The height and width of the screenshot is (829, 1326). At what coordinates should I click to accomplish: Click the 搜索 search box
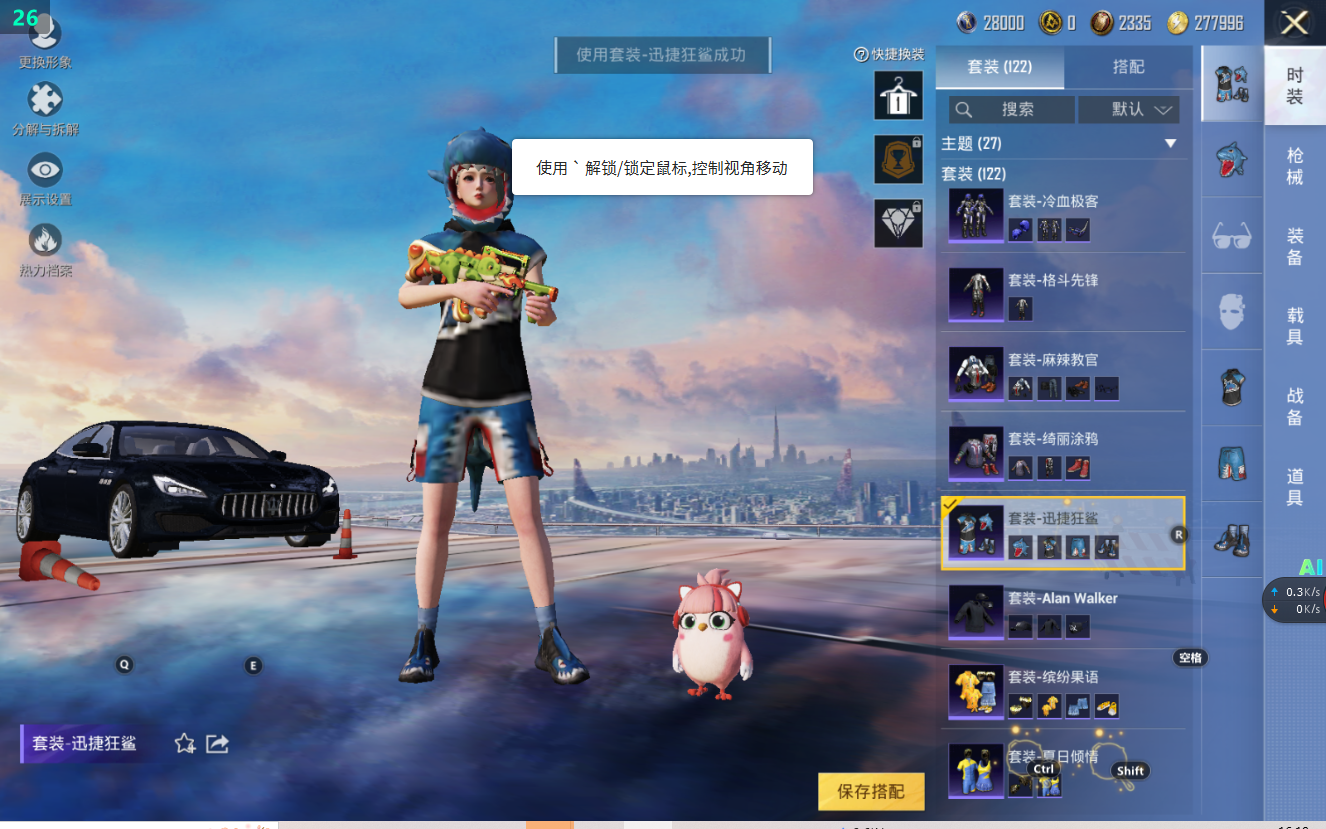[1012, 110]
